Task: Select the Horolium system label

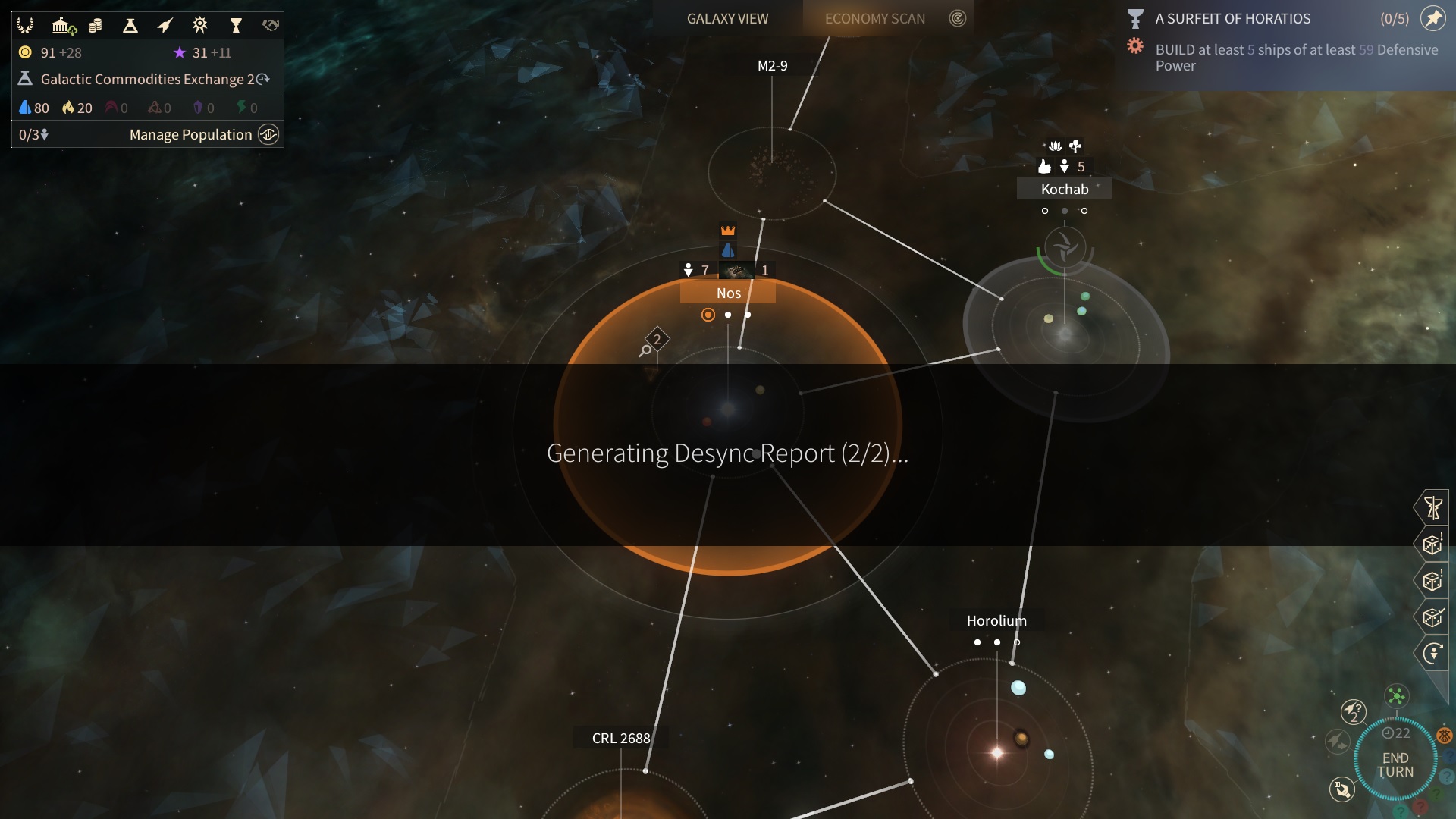Action: click(x=996, y=620)
